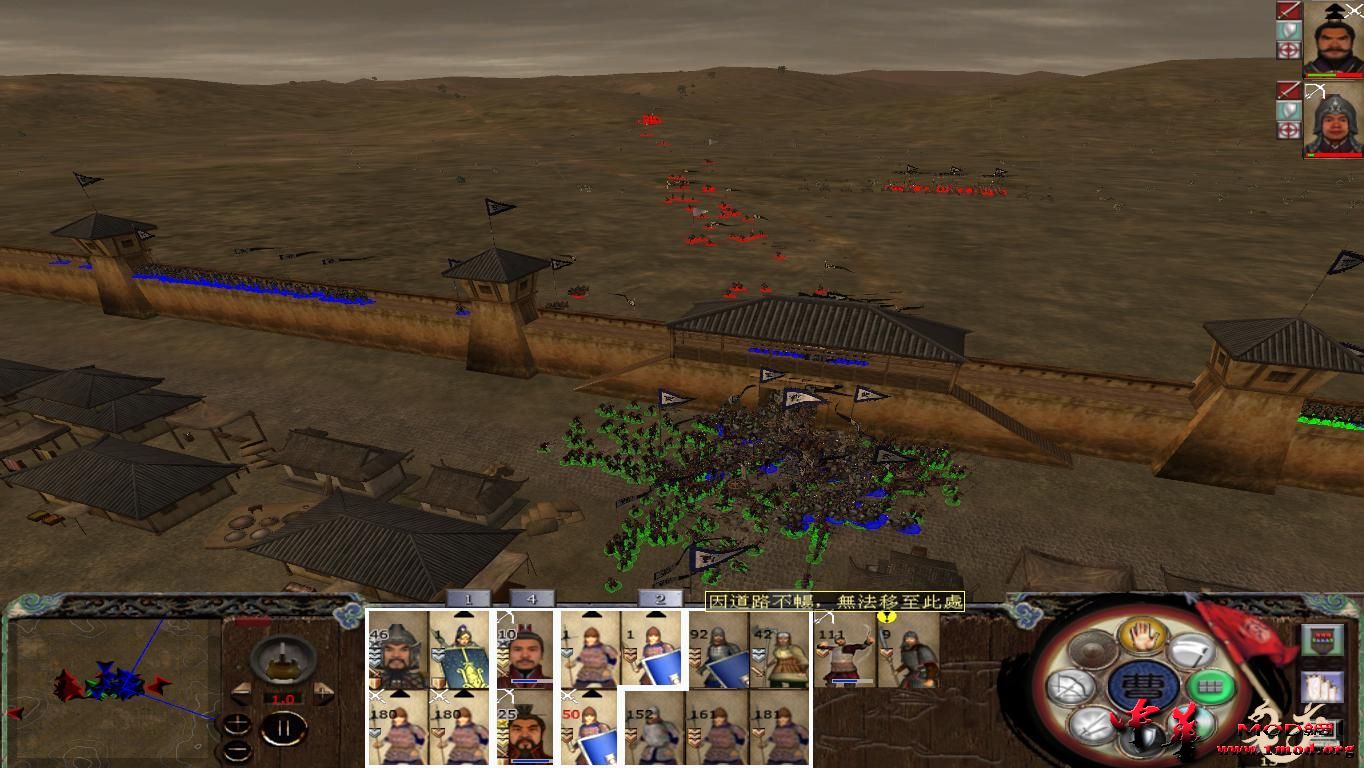
Task: Pause the battle with the pause button
Action: tap(285, 727)
